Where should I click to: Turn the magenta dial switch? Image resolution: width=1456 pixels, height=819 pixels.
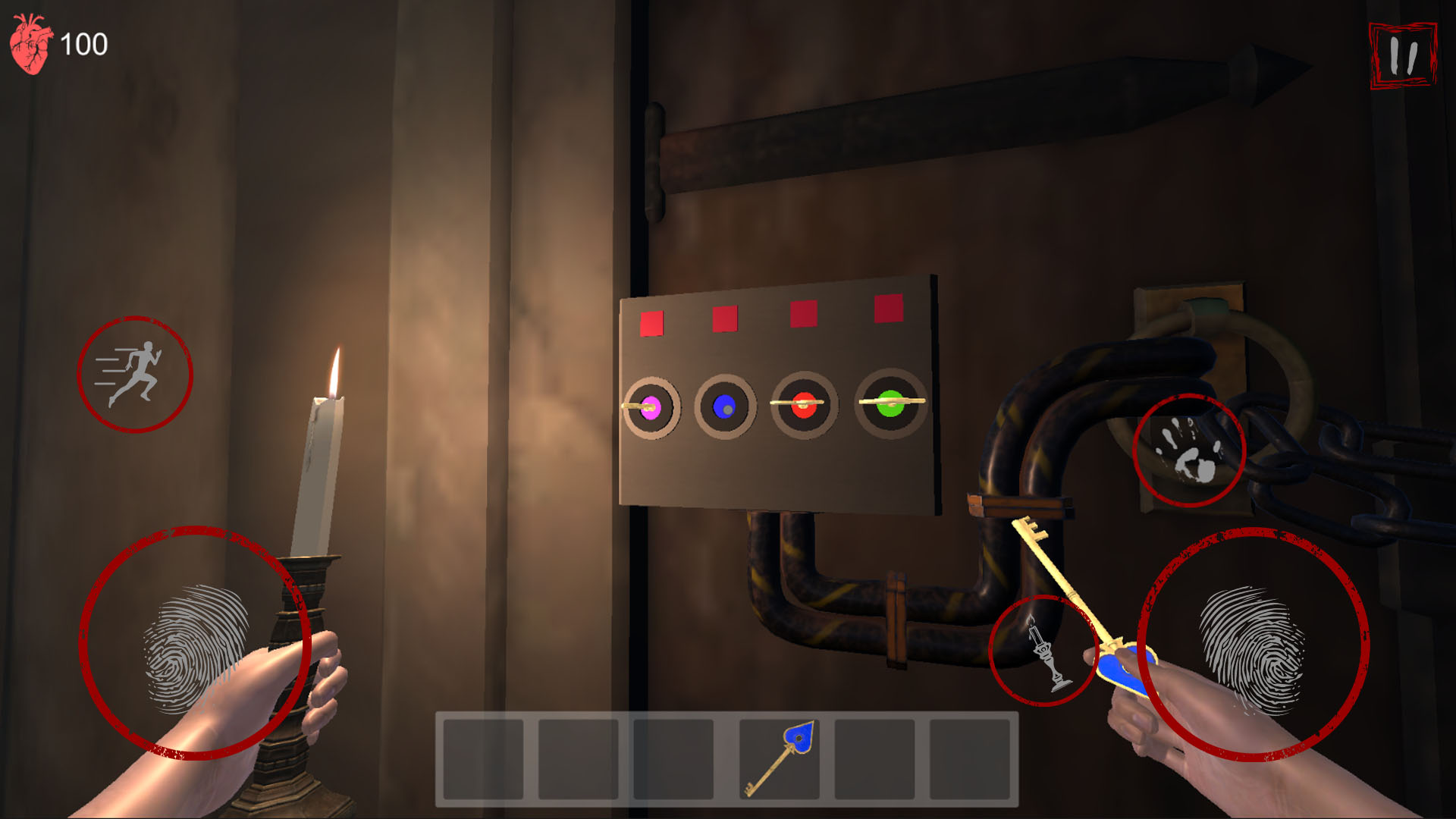651,407
